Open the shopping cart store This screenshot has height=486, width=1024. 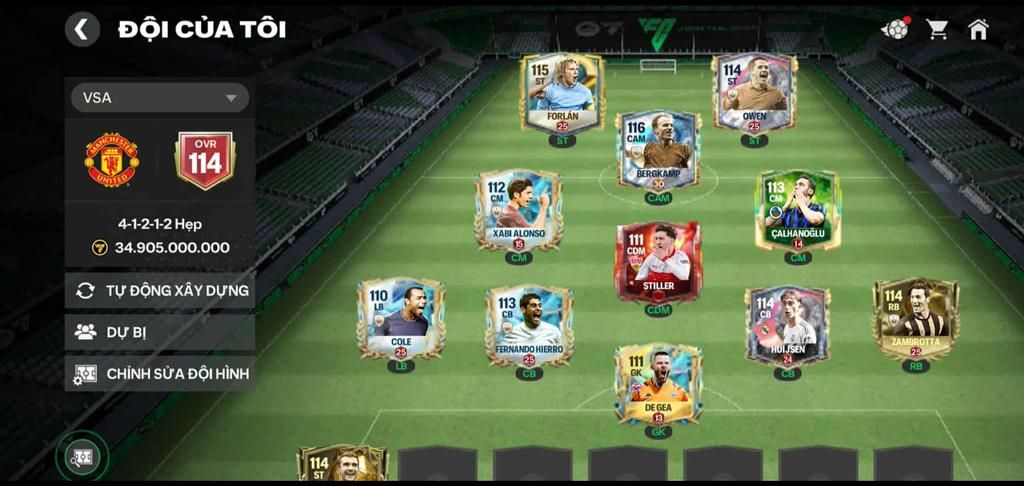pos(937,29)
